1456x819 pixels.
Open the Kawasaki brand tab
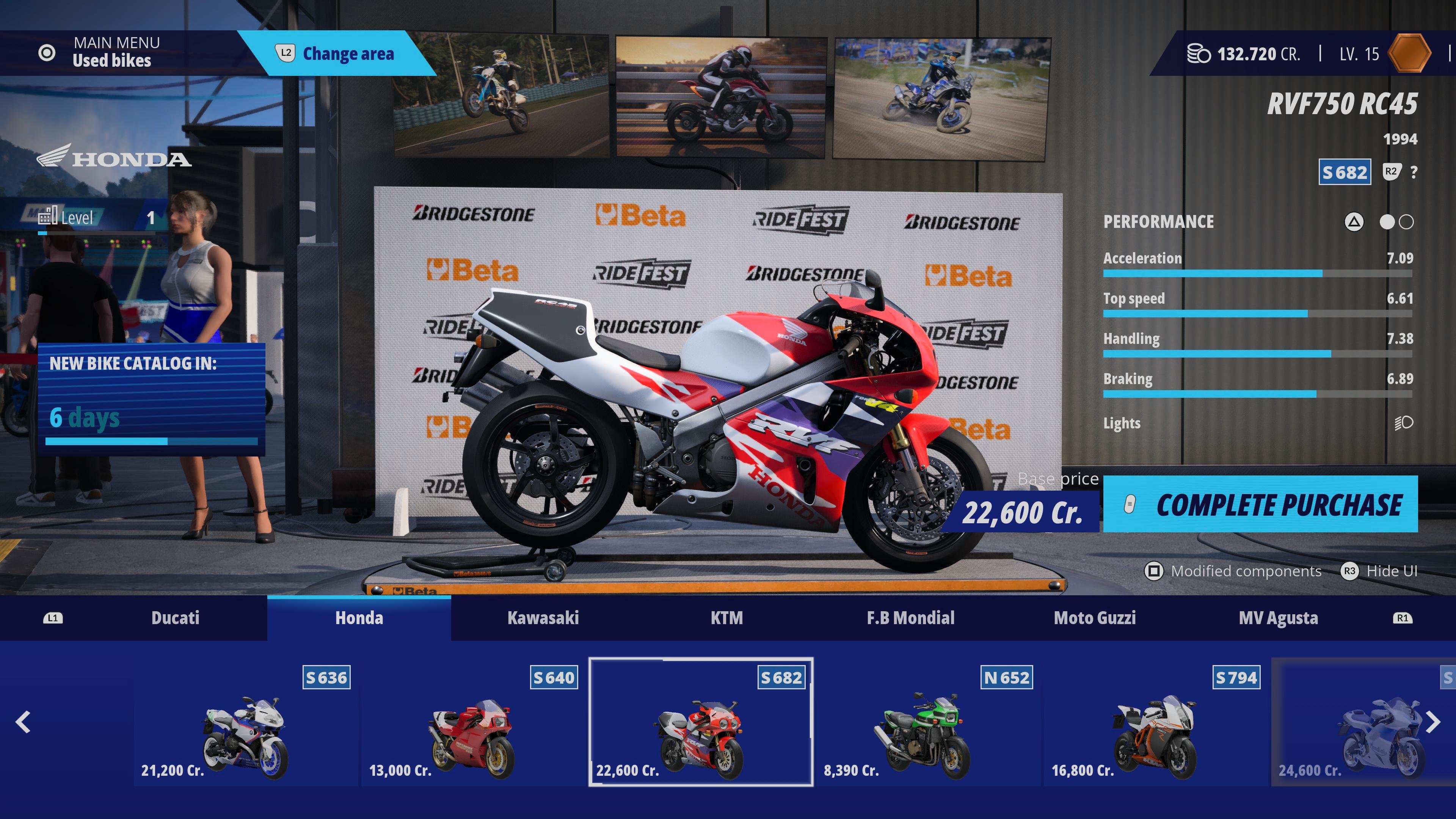(x=543, y=618)
